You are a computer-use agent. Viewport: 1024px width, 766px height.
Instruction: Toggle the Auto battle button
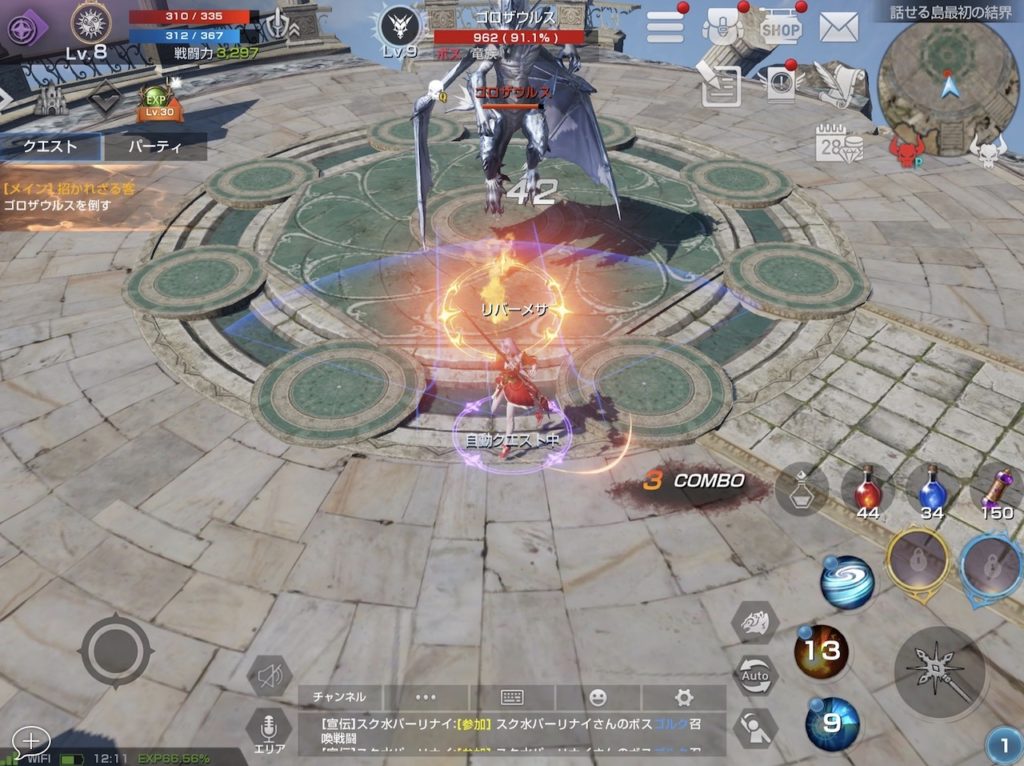click(755, 675)
